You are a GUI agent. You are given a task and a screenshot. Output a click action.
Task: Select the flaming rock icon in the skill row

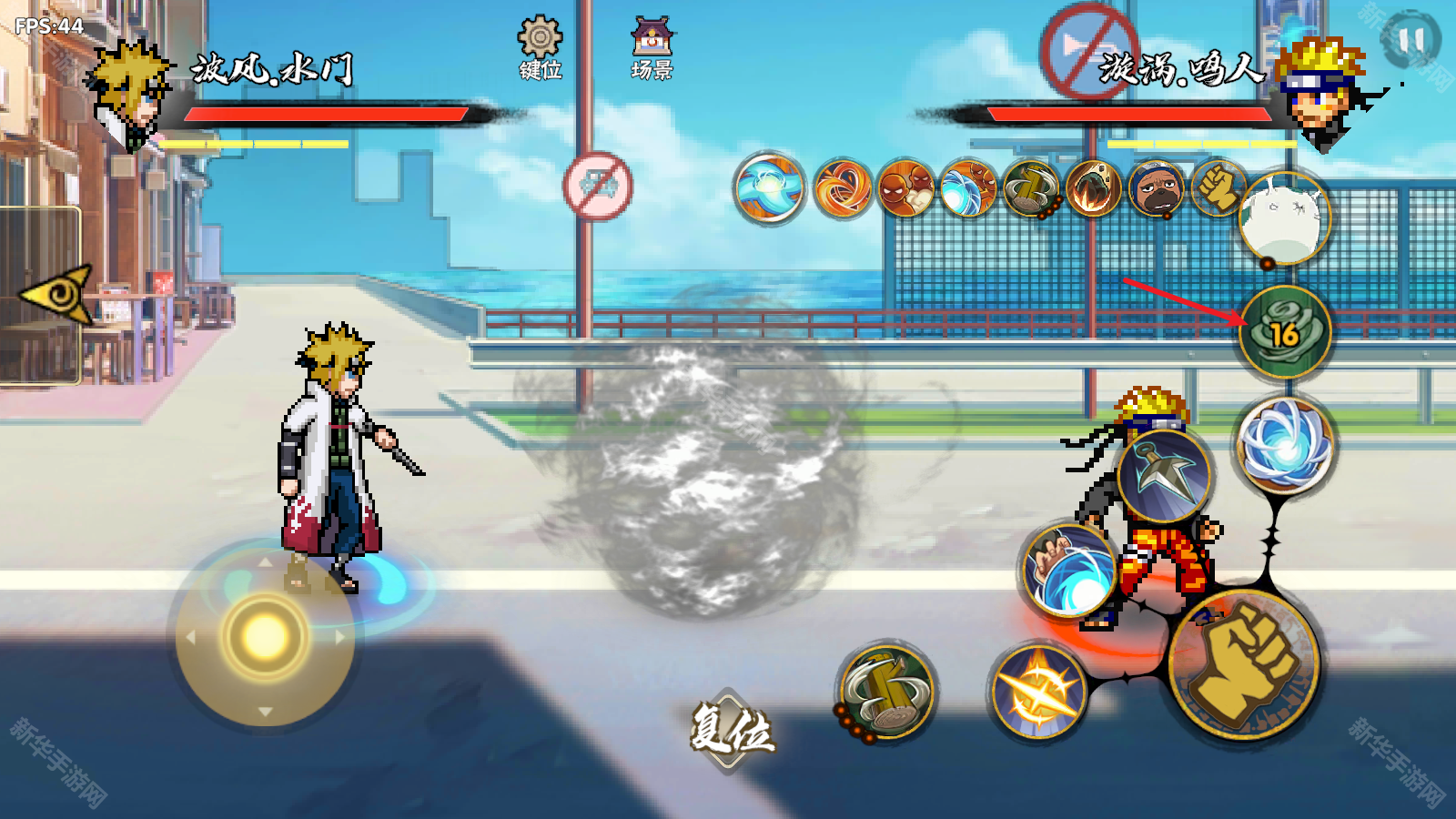pyautogui.click(x=1093, y=188)
